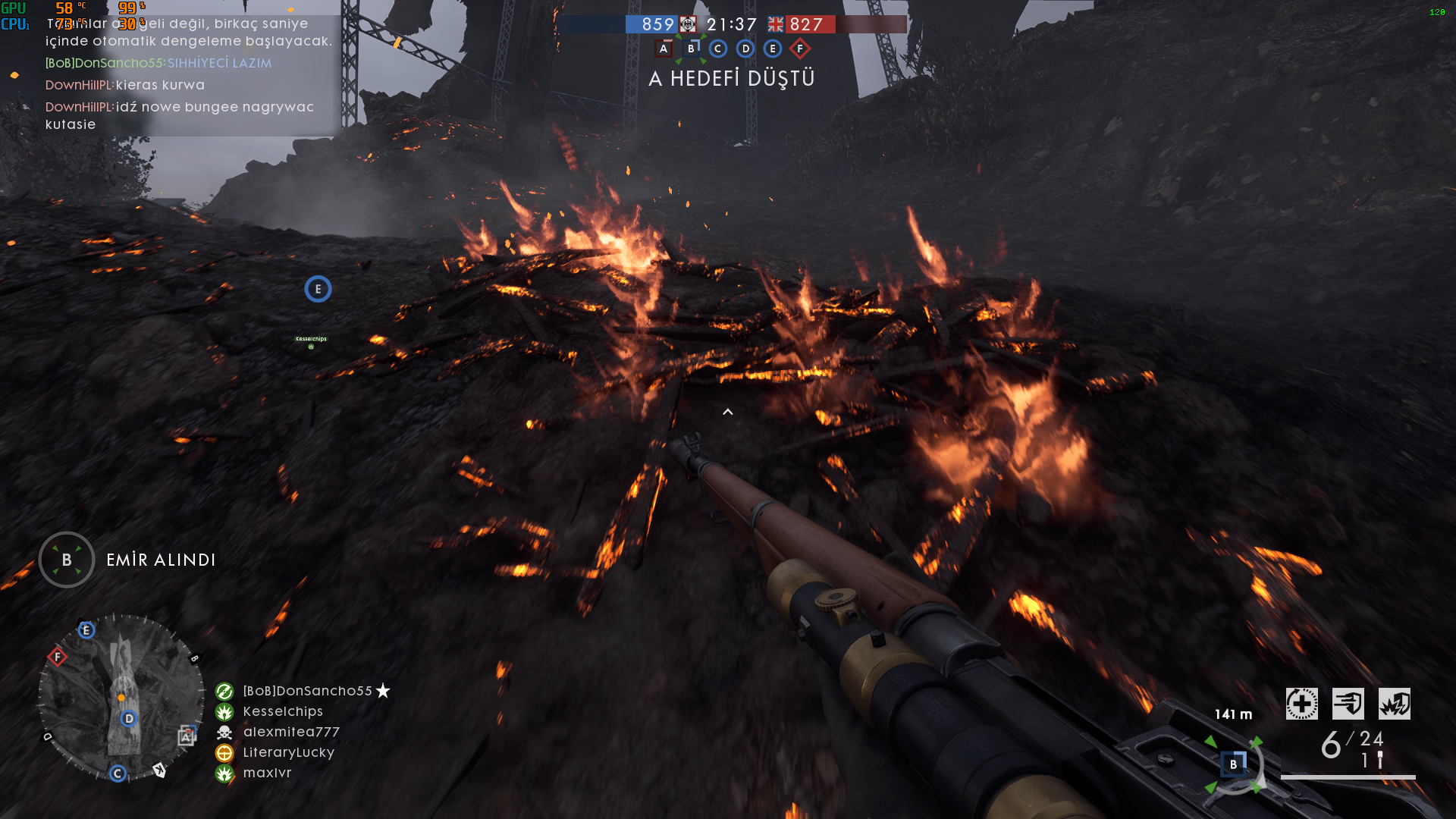The image size is (1456, 819).
Task: Select objective E flag in top bar
Action: point(773,49)
